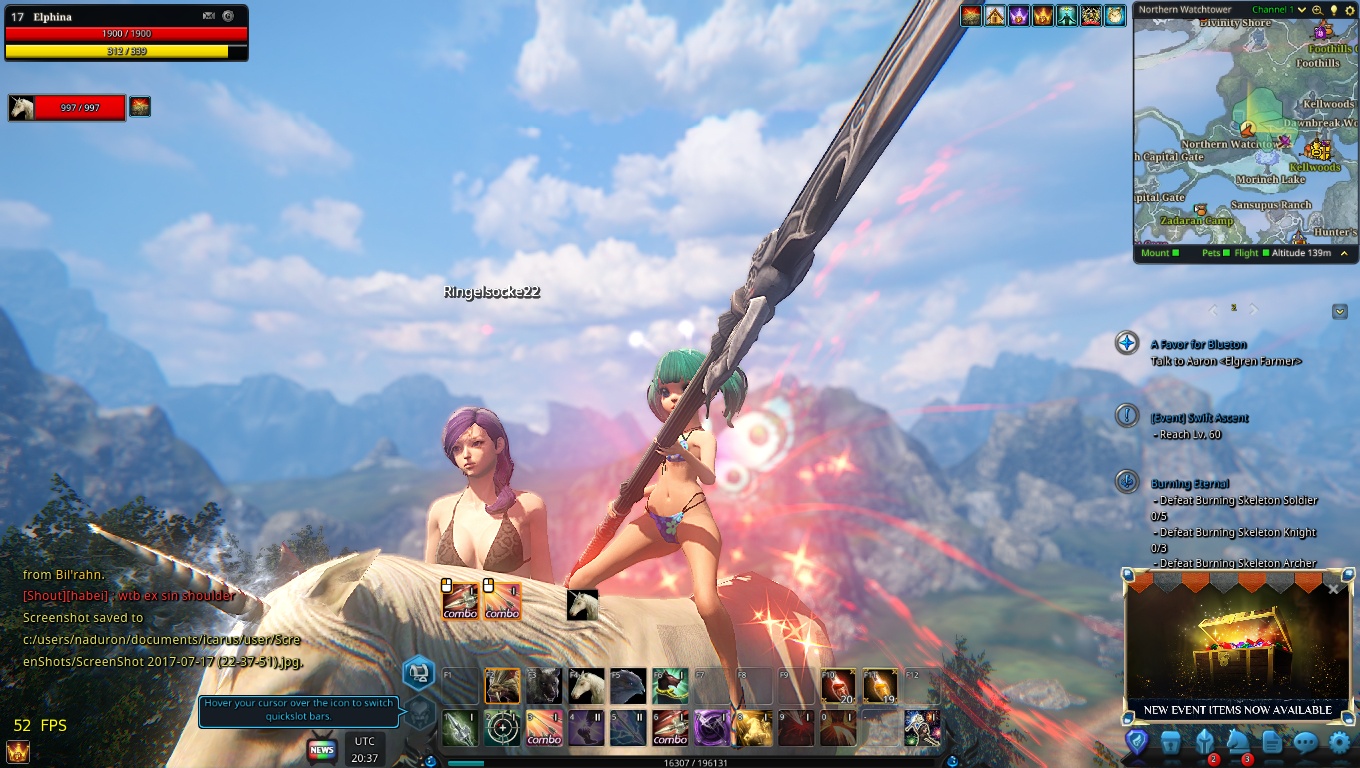Image resolution: width=1360 pixels, height=768 pixels.
Task: Activate the crosshair target skill
Action: (503, 728)
